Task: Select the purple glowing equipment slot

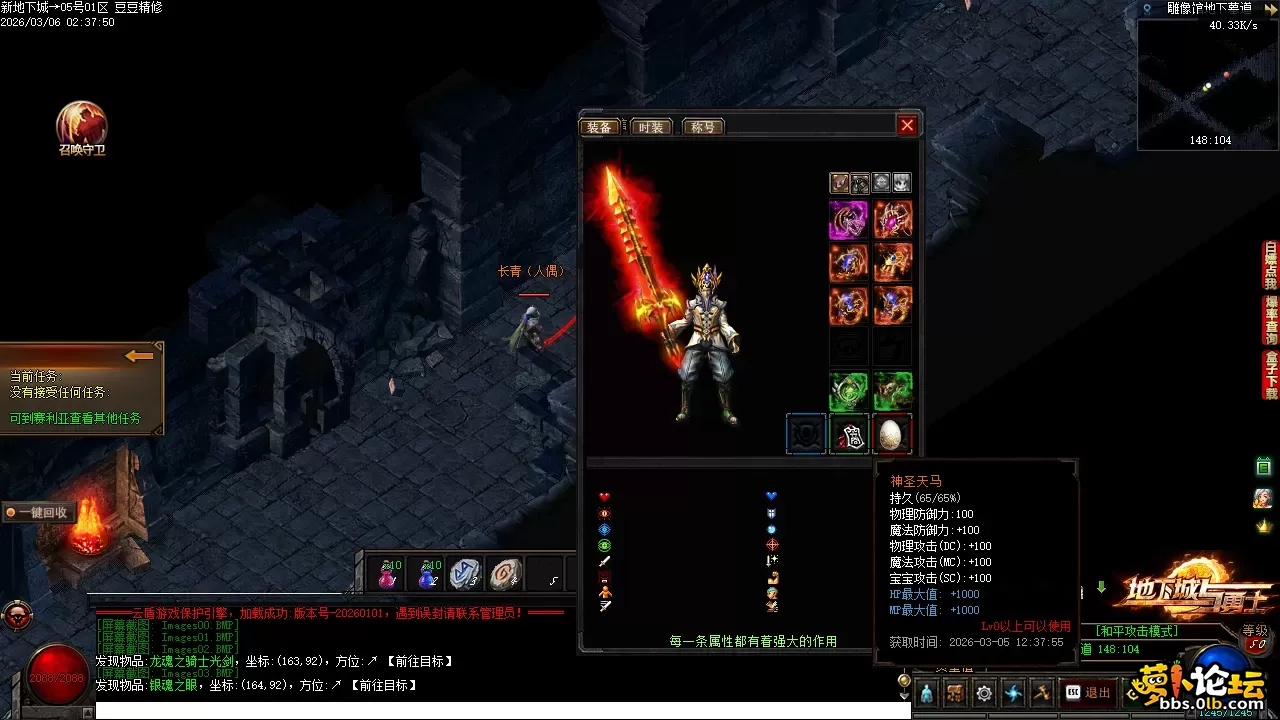Action: coord(848,219)
